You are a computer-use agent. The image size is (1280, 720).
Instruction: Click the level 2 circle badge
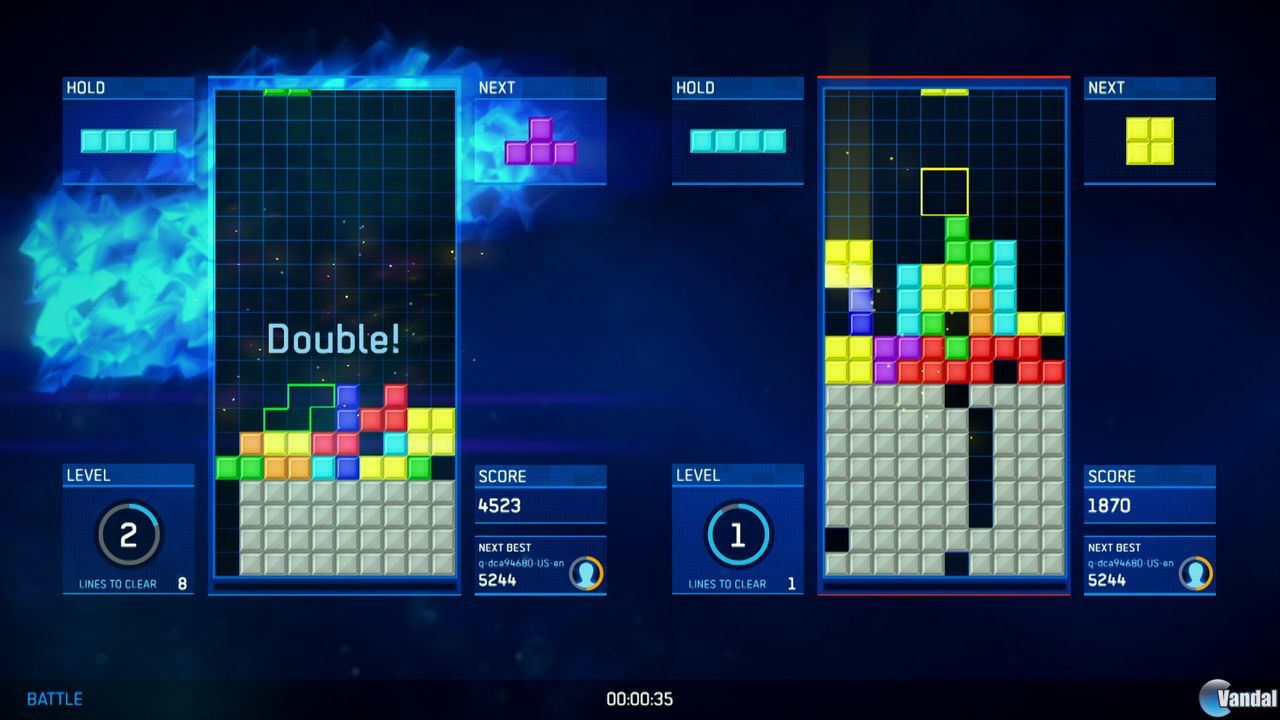point(128,533)
